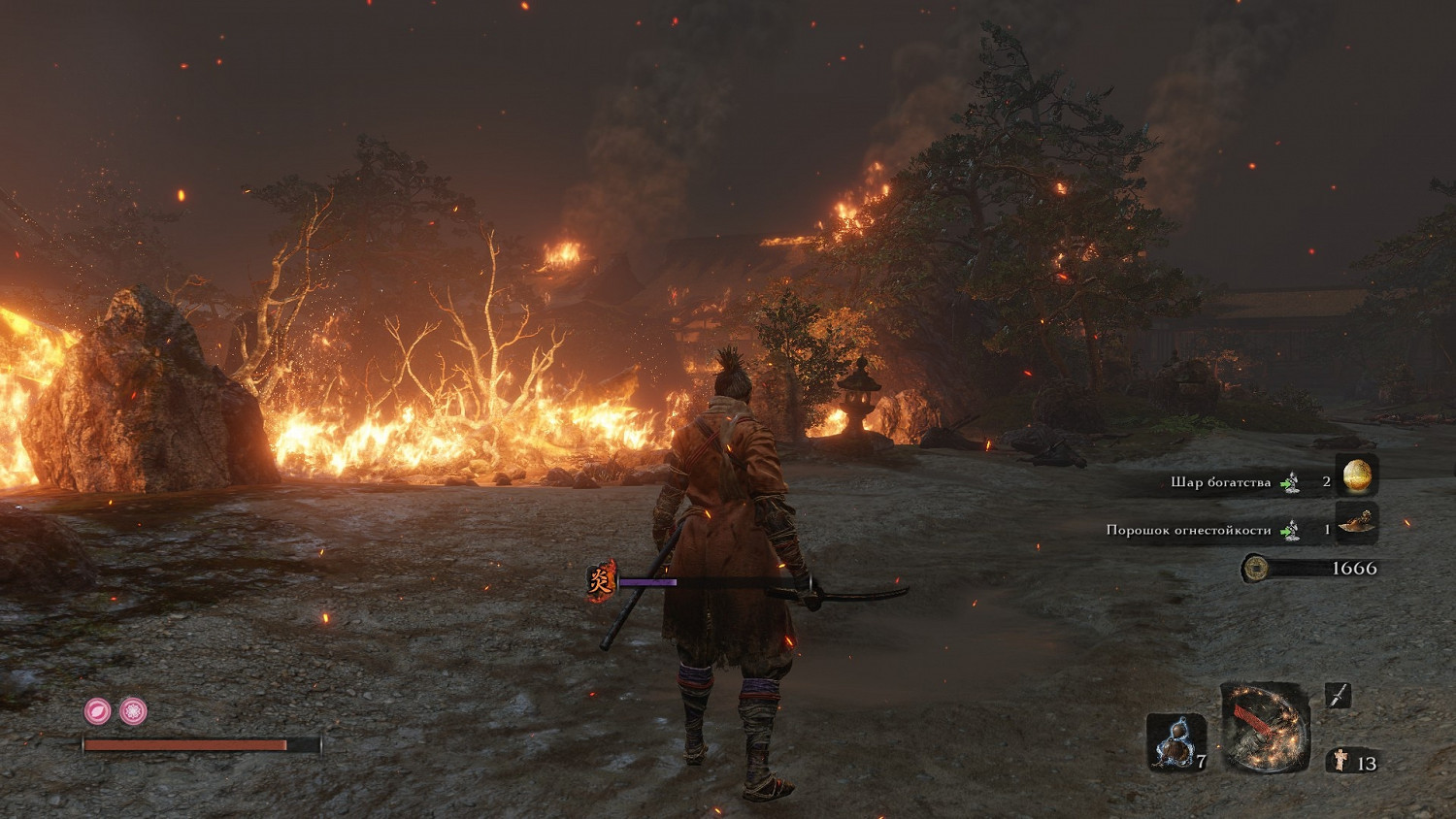The width and height of the screenshot is (1456, 819).
Task: Click the pink petal resurrection node
Action: pos(97,711)
